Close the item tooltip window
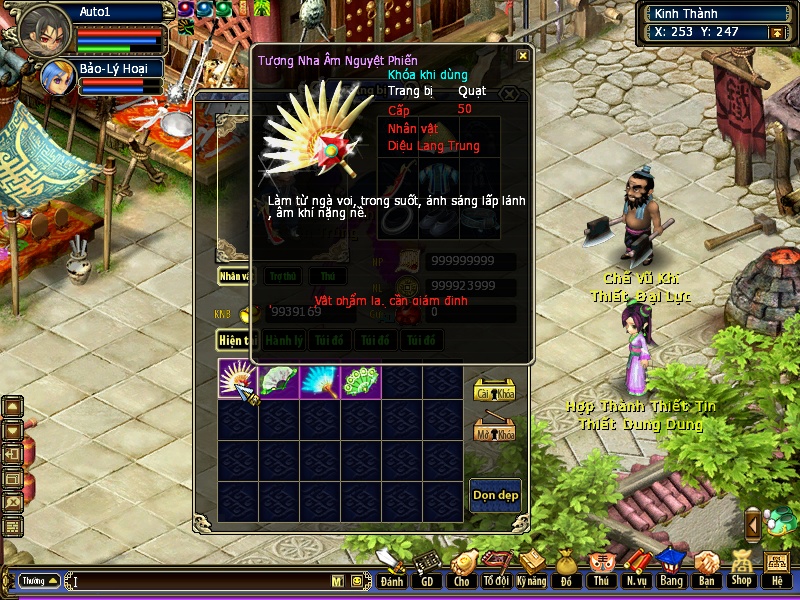 [522, 56]
